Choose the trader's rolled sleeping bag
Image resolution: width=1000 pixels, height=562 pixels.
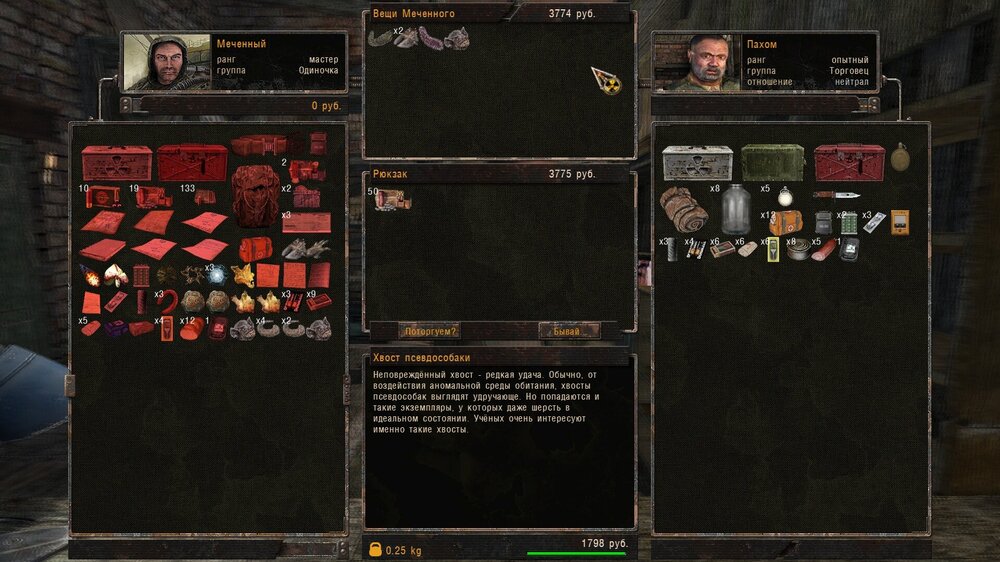point(684,210)
